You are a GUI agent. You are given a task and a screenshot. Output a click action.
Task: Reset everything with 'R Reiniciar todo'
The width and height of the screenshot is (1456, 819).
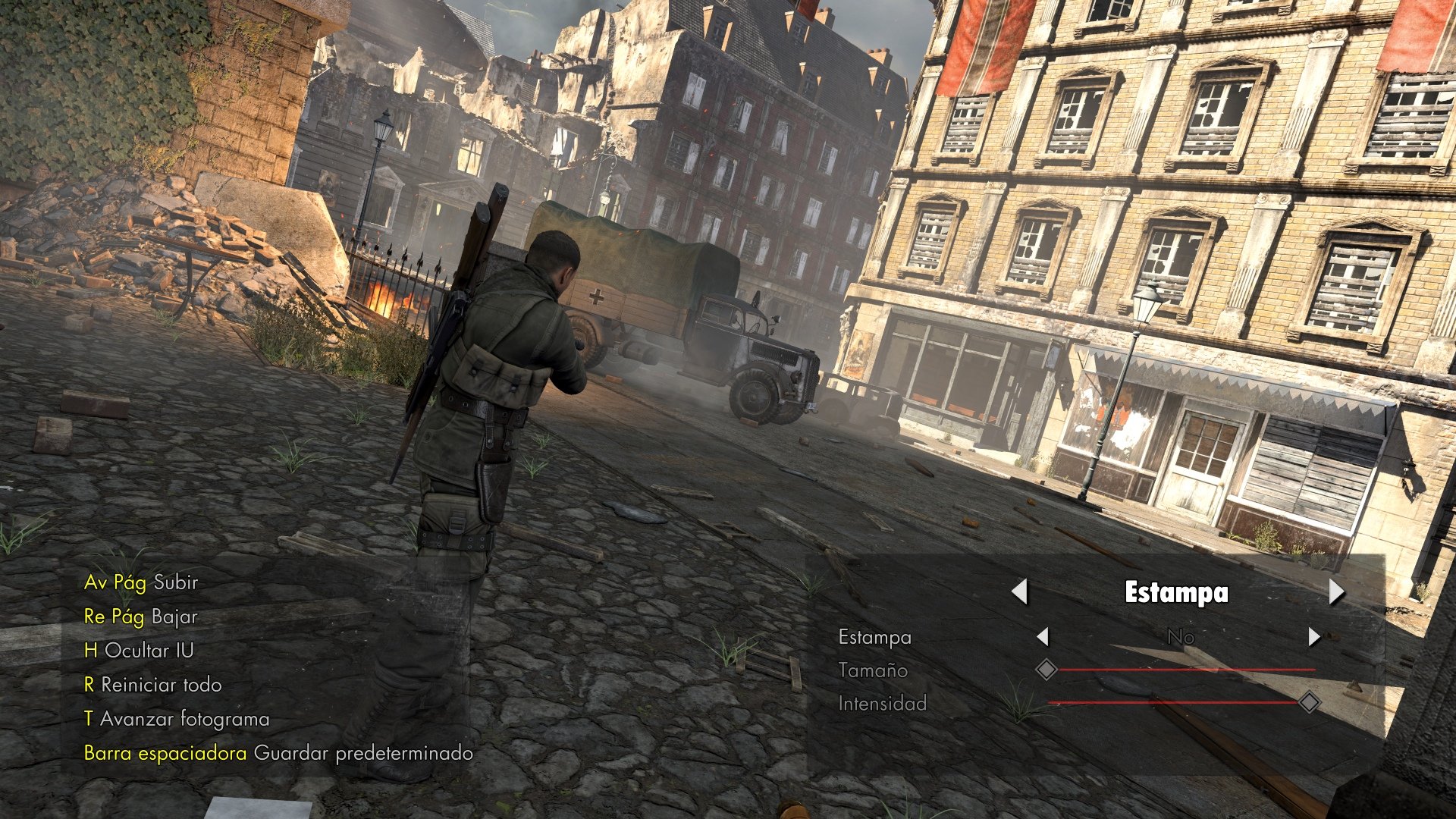coord(155,684)
